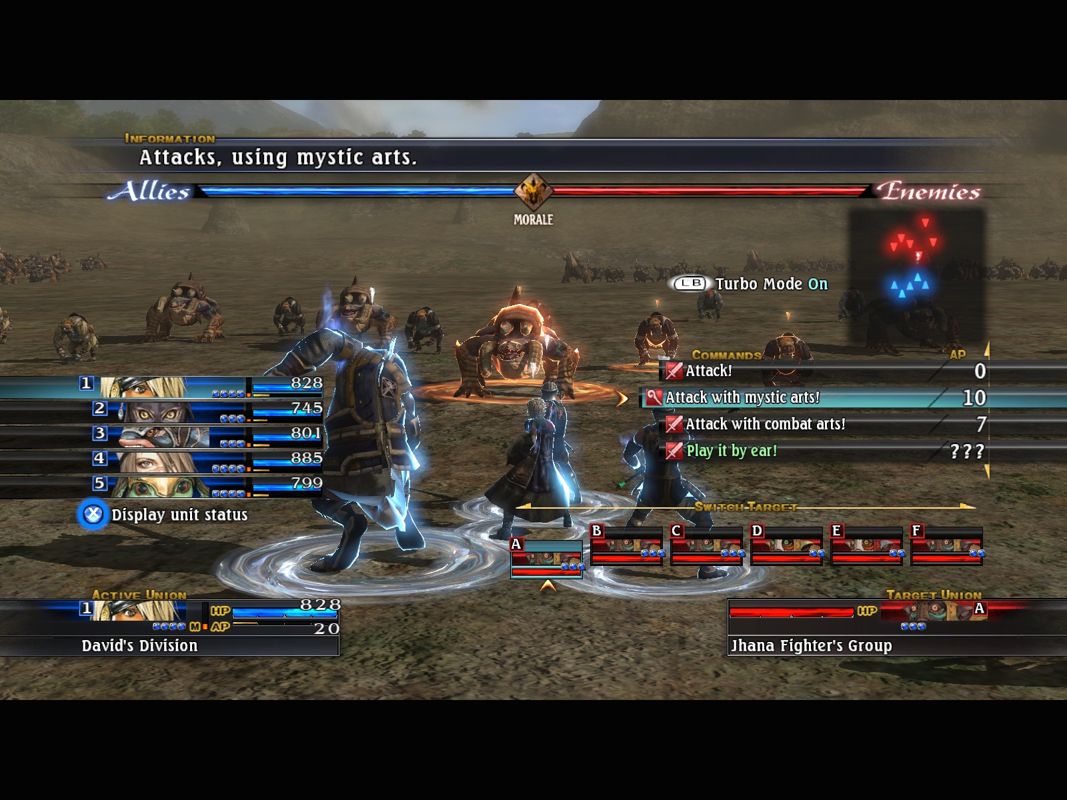Viewport: 1067px width, 800px height.
Task: Target enemy union F
Action: (946, 546)
